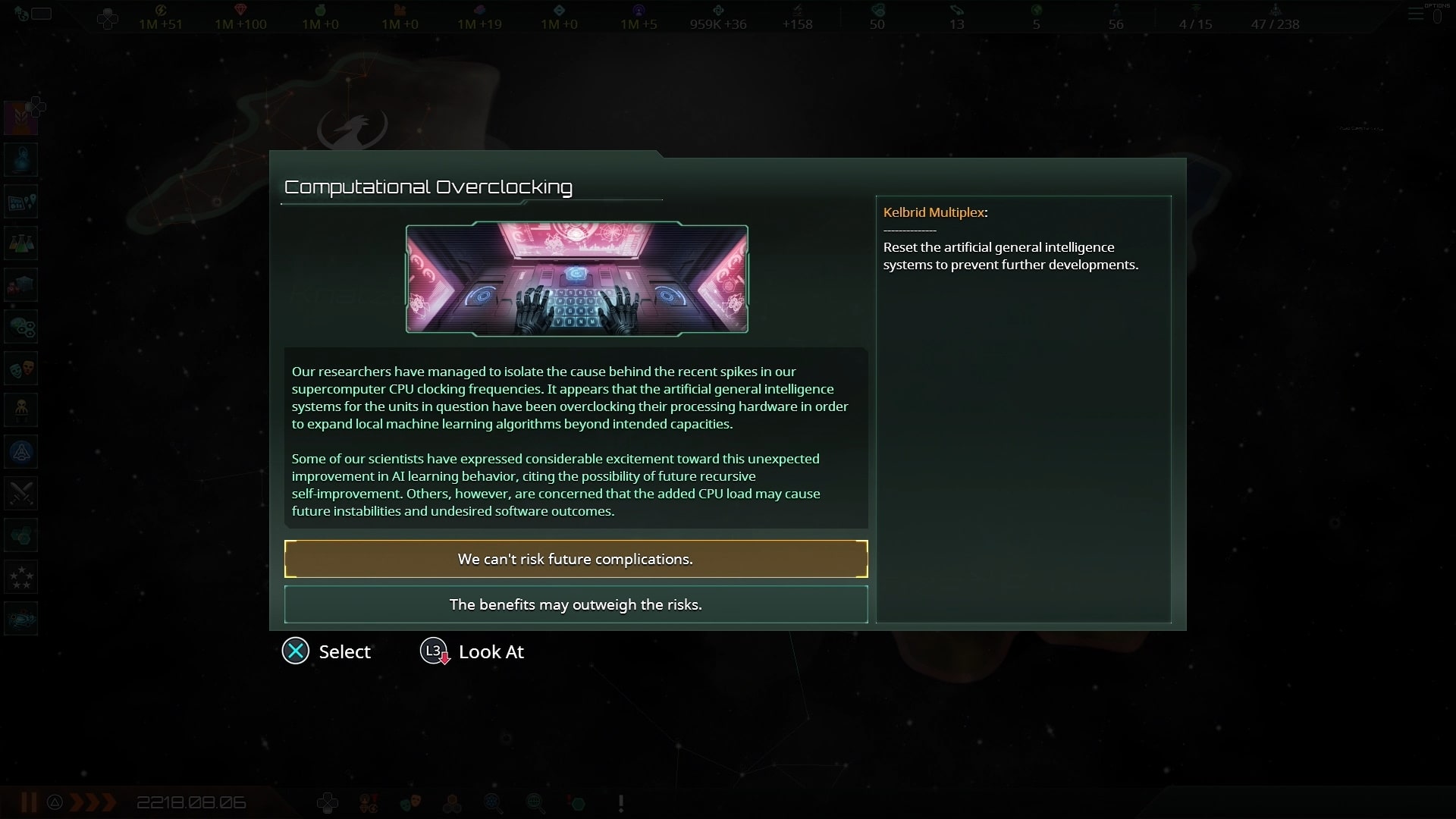Click the Kelbrid Multiplex expander header
Viewport: 1456px width, 819px height.
[x=935, y=212]
